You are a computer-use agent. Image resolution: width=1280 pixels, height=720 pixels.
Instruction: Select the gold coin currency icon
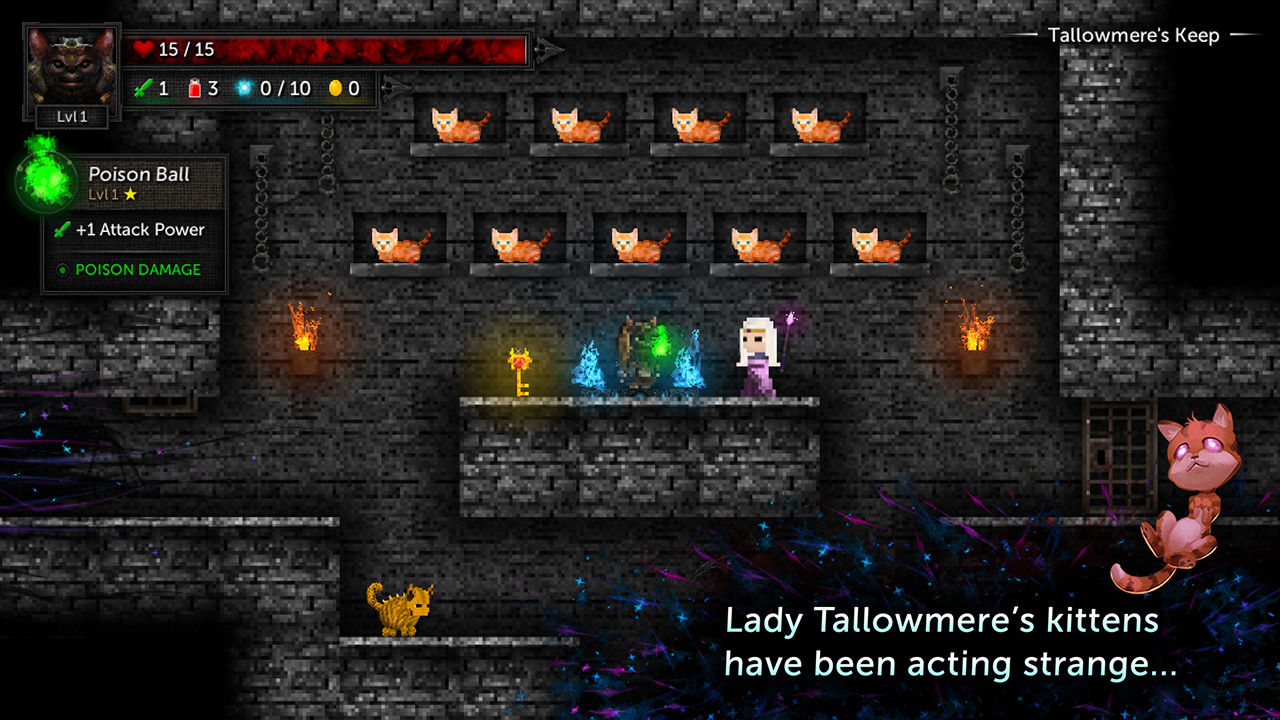(337, 88)
